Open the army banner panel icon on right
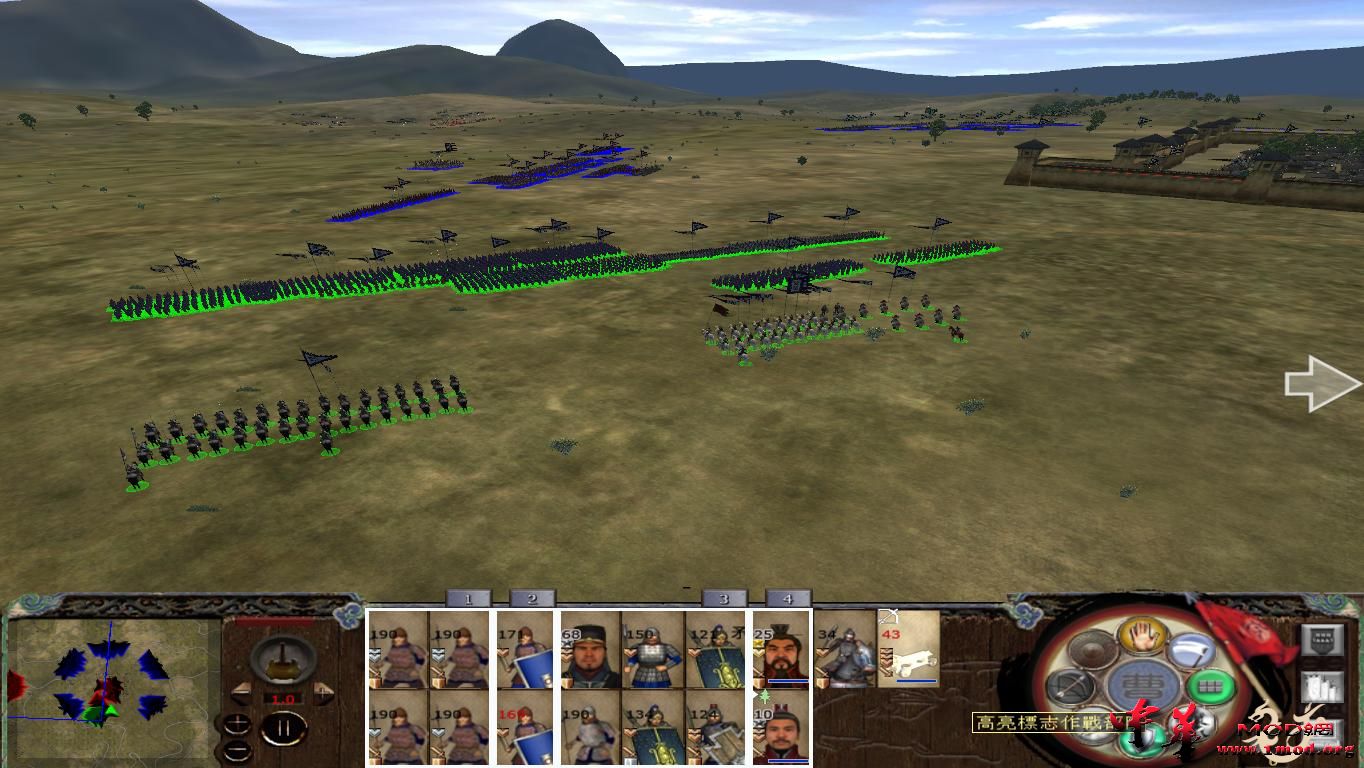Viewport: 1364px width, 768px height. [x=1323, y=640]
